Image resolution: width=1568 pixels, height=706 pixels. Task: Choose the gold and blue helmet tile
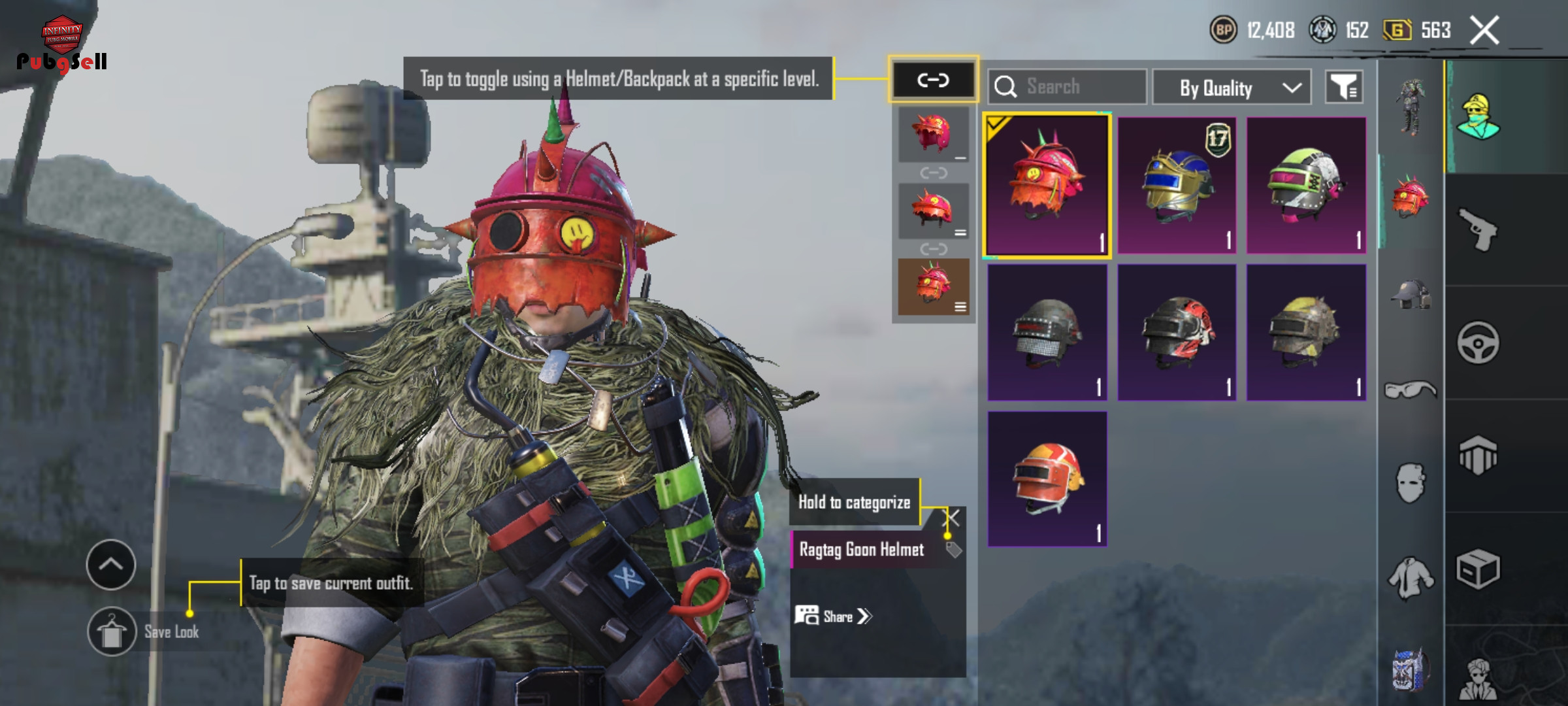(x=1177, y=185)
